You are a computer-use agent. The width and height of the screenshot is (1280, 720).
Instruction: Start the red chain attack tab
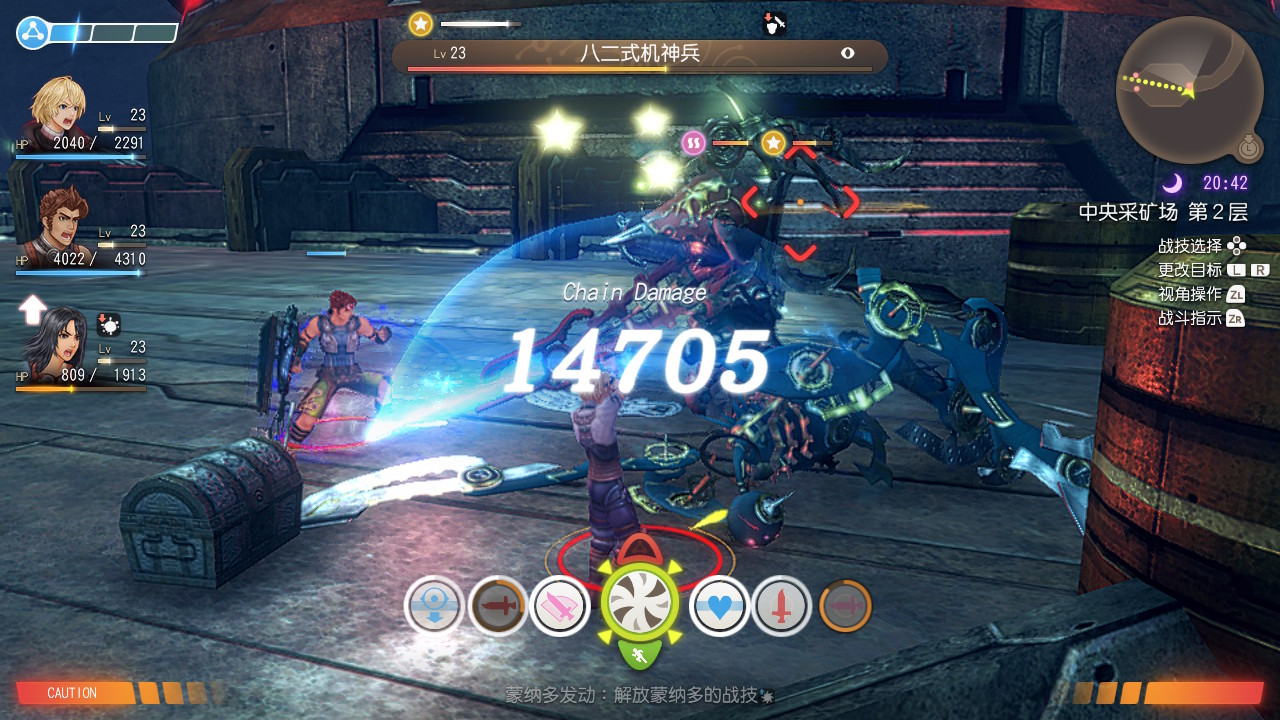pos(641,547)
